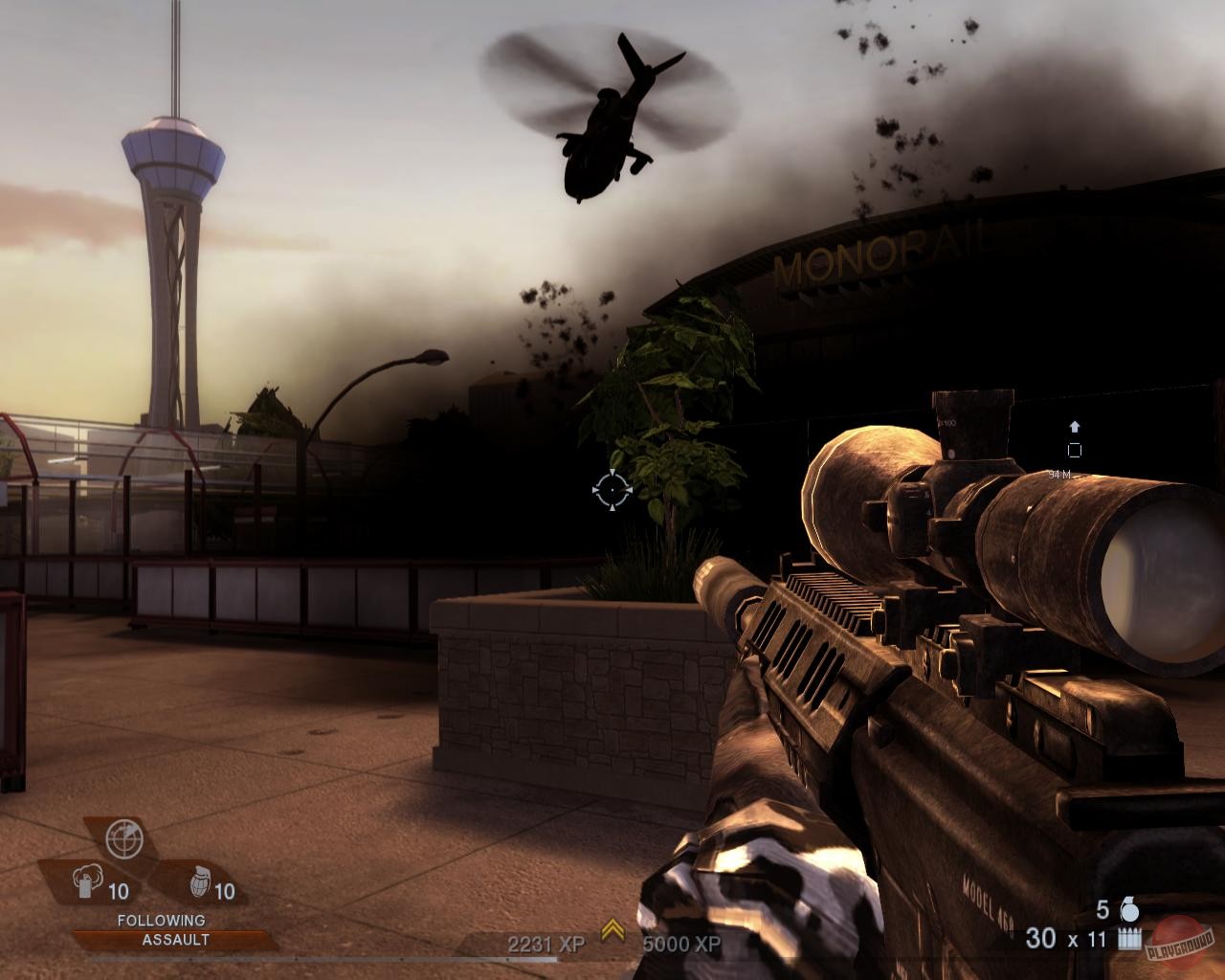Toggle the FOLLOWING squad state
Image resolution: width=1225 pixels, height=980 pixels.
click(162, 919)
